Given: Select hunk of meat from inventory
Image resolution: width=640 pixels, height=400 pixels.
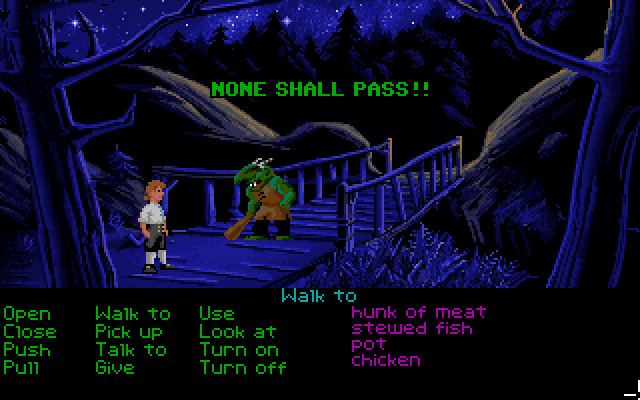Looking at the screenshot, I should (418, 312).
